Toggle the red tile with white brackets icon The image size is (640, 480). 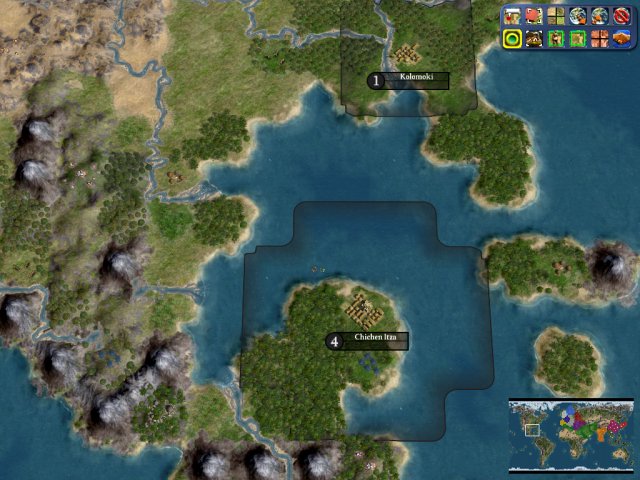click(x=534, y=16)
